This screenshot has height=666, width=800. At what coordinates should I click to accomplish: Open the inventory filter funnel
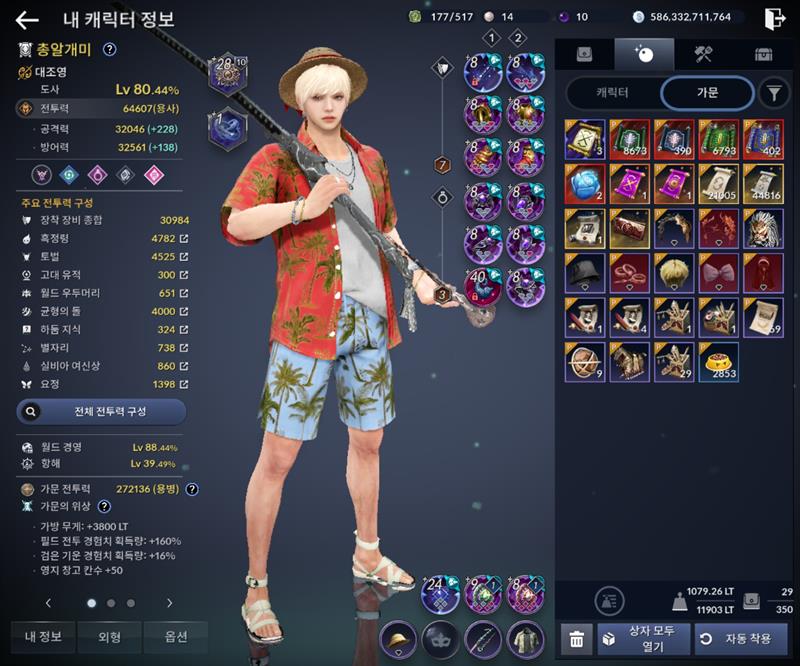click(773, 93)
